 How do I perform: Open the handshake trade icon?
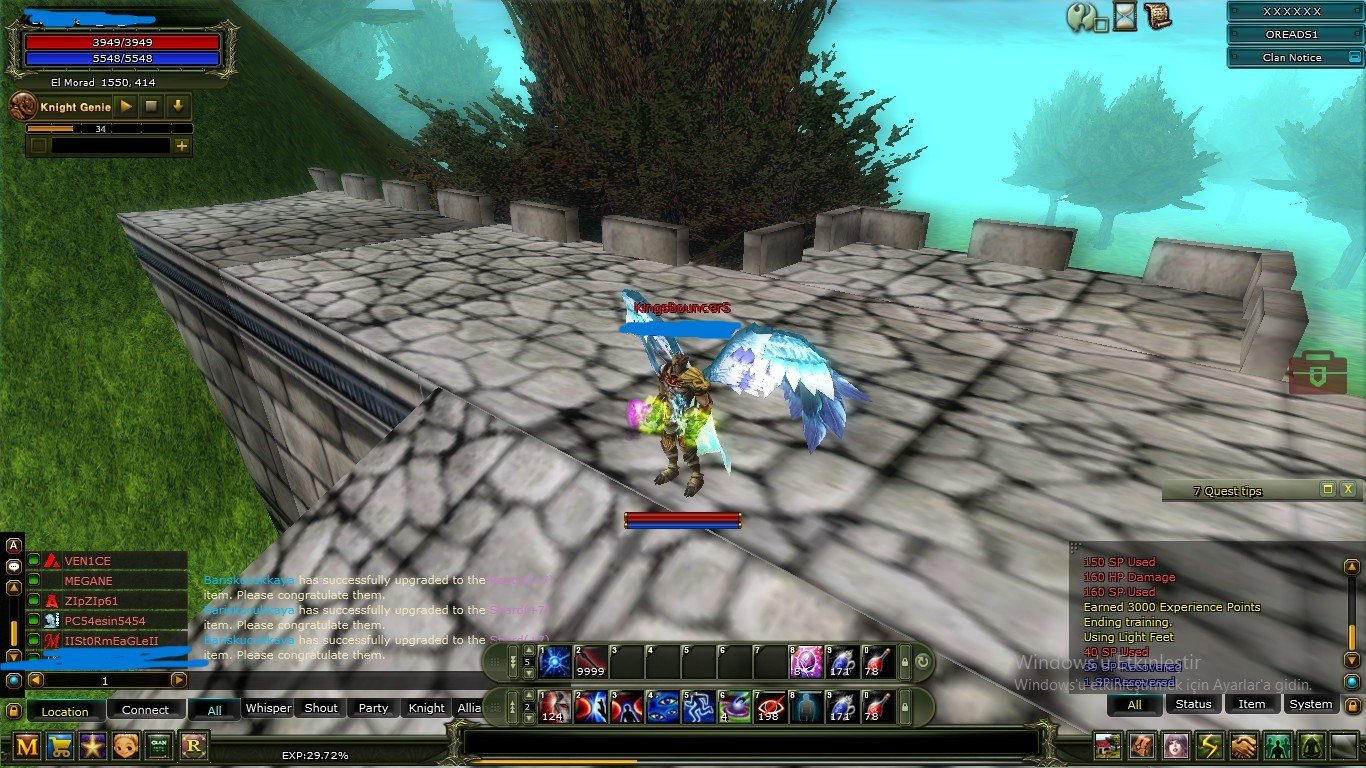tap(1243, 746)
